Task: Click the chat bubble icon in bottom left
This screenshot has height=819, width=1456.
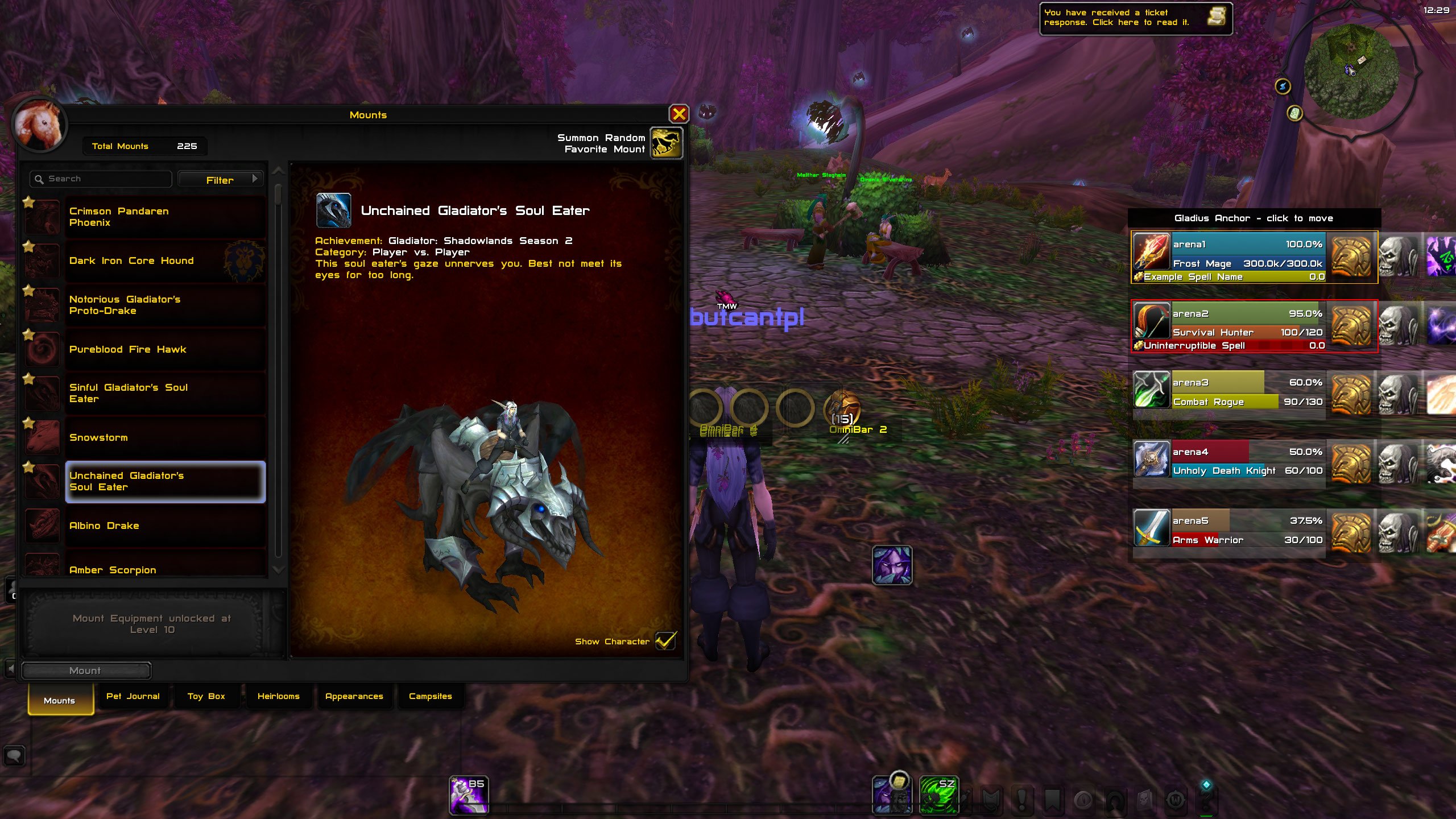Action: [14, 755]
